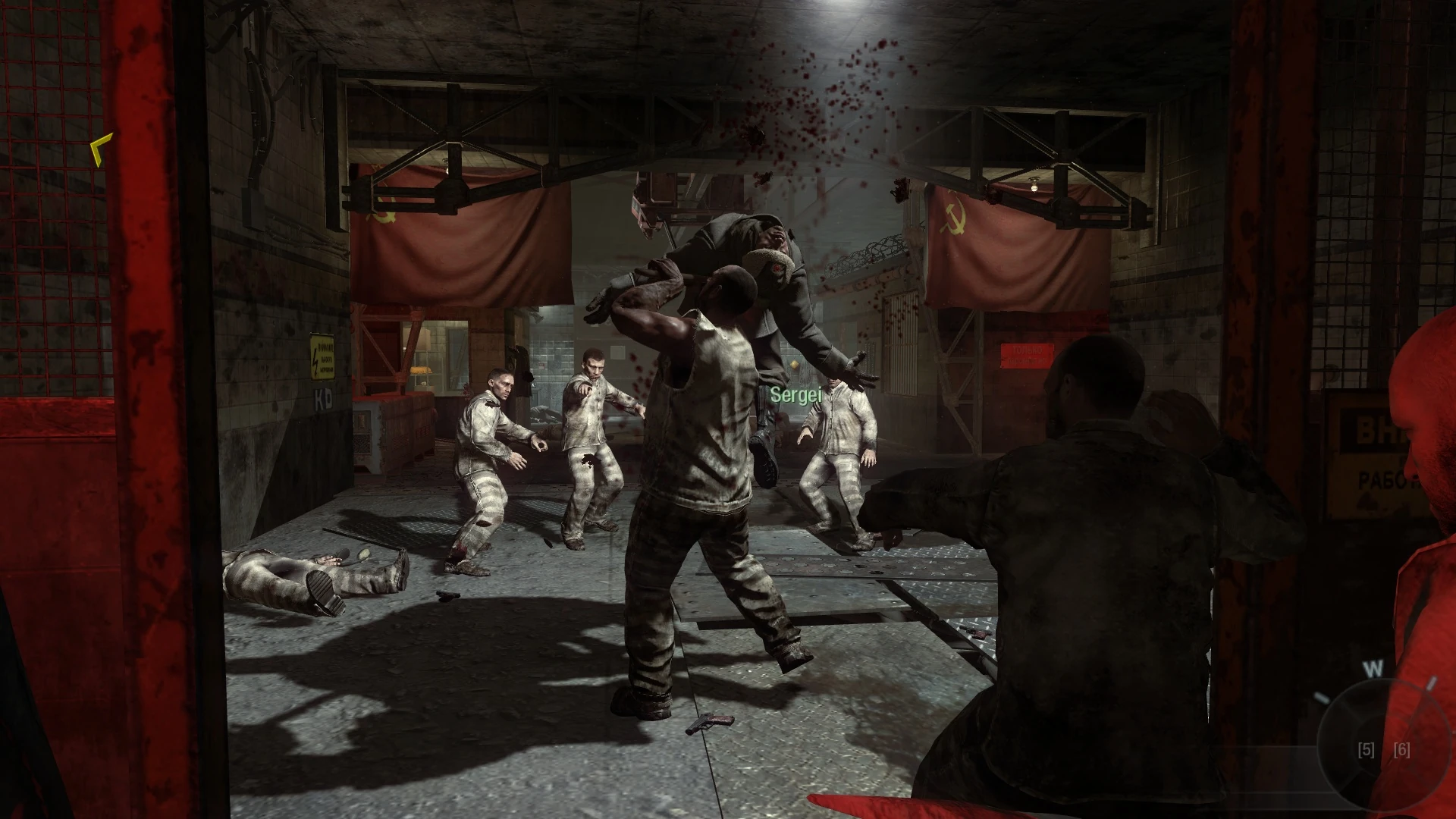
Task: Click the electrical hazard warning sign
Action: [x=322, y=356]
